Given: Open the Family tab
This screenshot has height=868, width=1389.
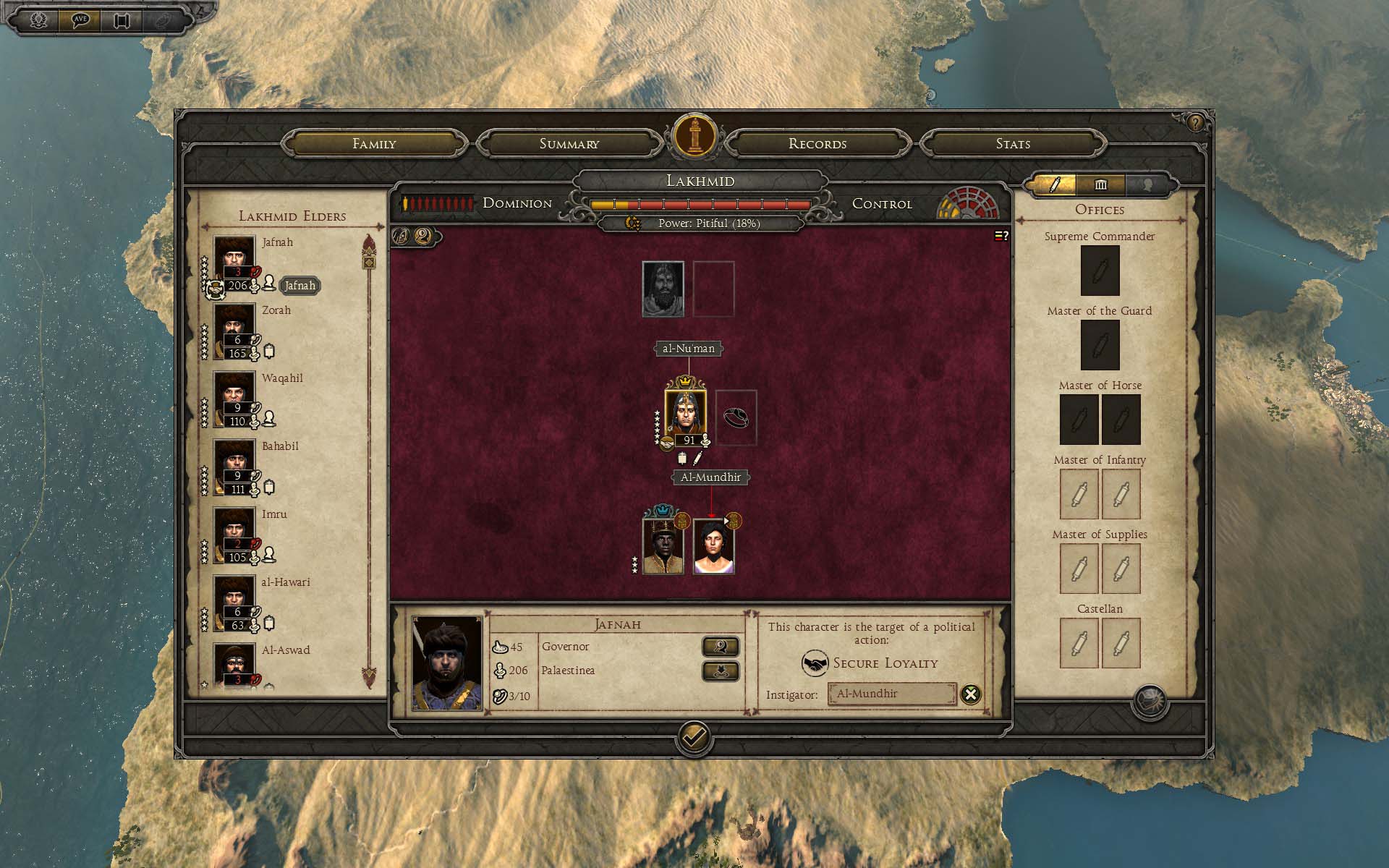Looking at the screenshot, I should coord(374,143).
